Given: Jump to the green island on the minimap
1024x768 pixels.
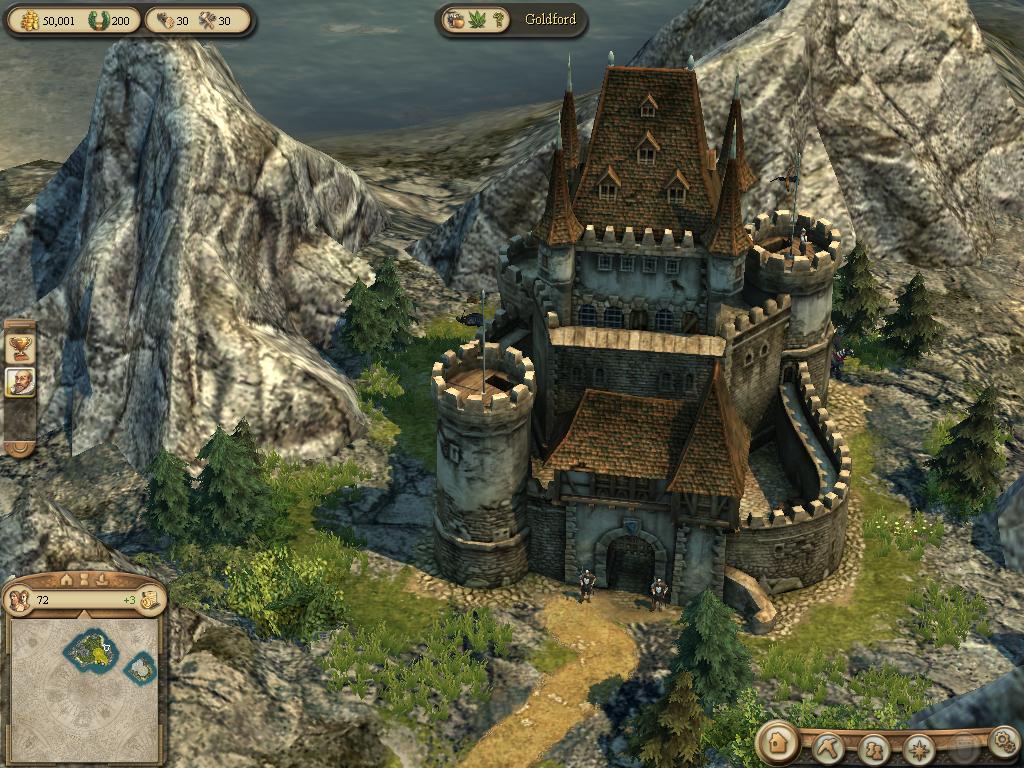Looking at the screenshot, I should pos(91,650).
